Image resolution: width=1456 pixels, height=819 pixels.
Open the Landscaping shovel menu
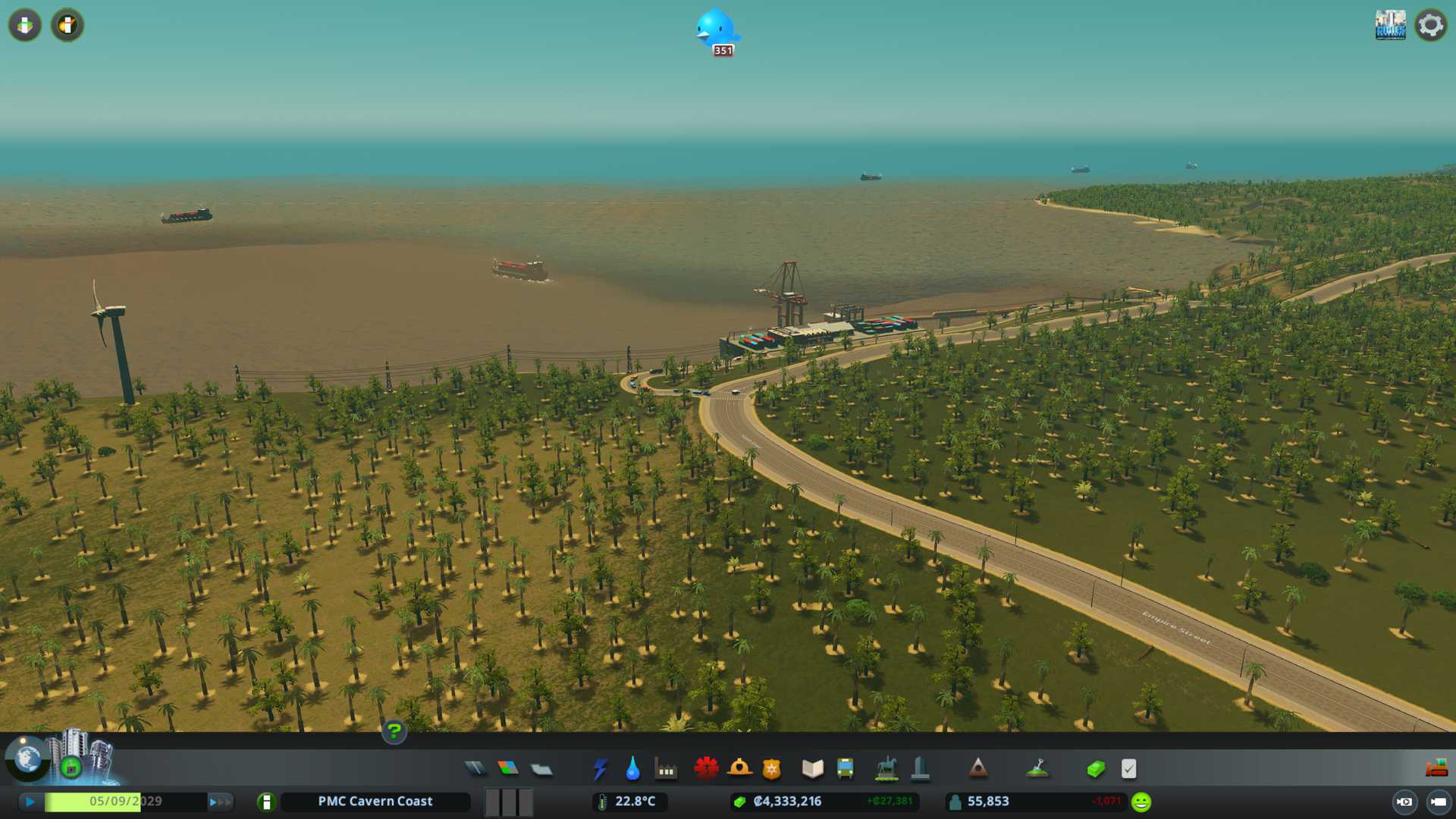(1037, 769)
